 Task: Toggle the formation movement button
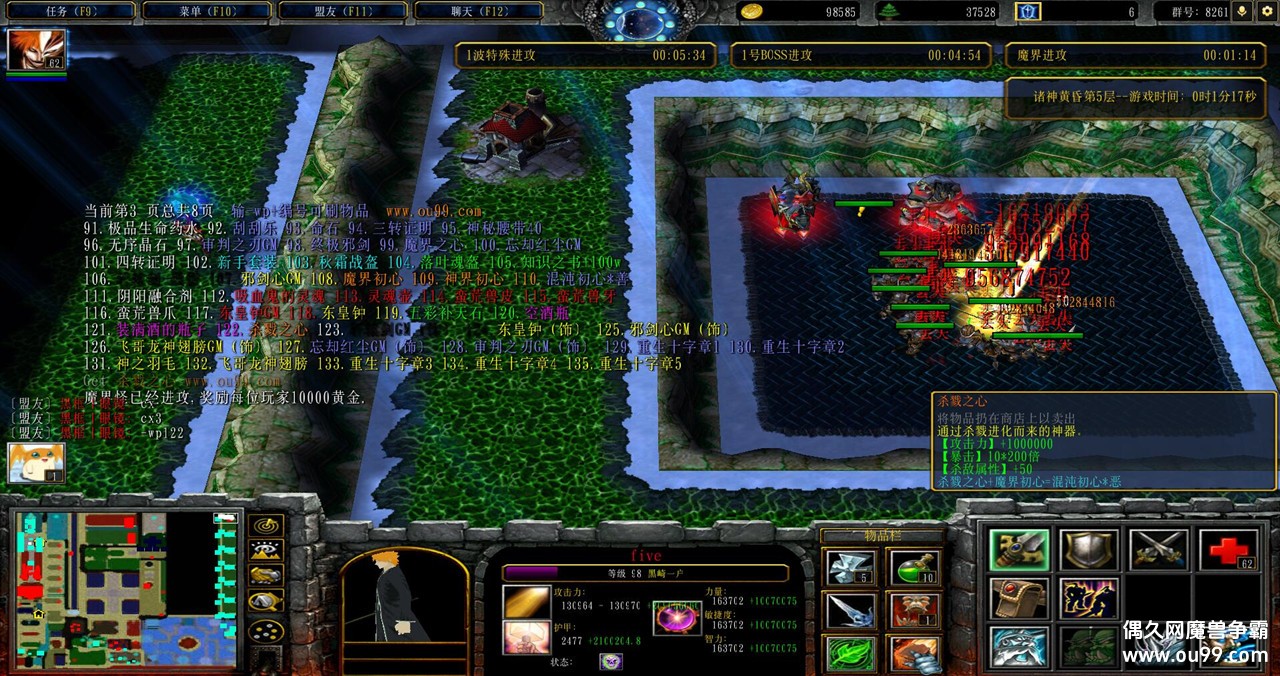tap(266, 602)
